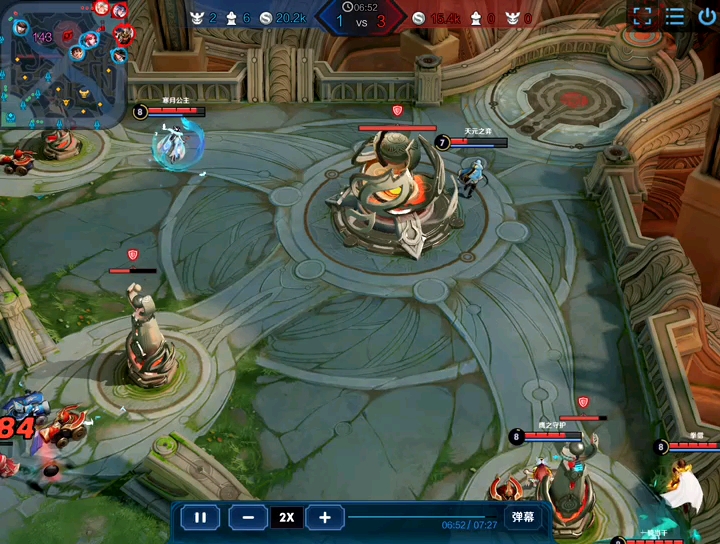This screenshot has width=720, height=544.
Task: Decrease playback speed with the minus button
Action: [x=248, y=517]
